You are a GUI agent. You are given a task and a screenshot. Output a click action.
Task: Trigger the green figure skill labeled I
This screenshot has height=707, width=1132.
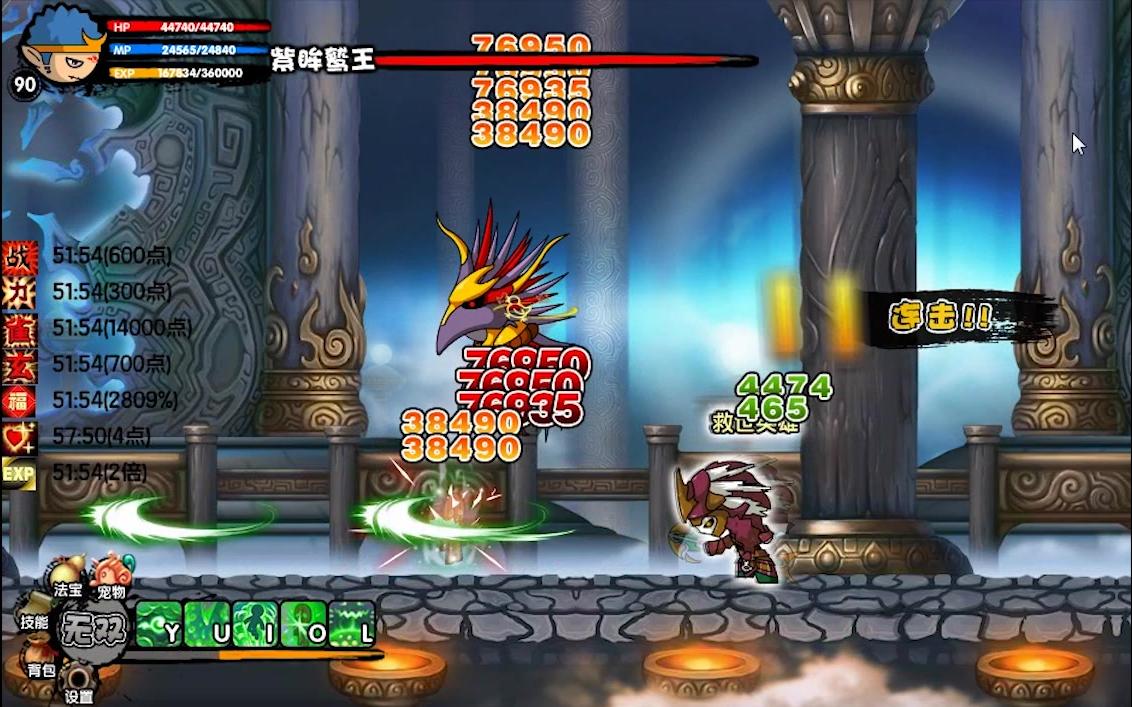(x=256, y=624)
